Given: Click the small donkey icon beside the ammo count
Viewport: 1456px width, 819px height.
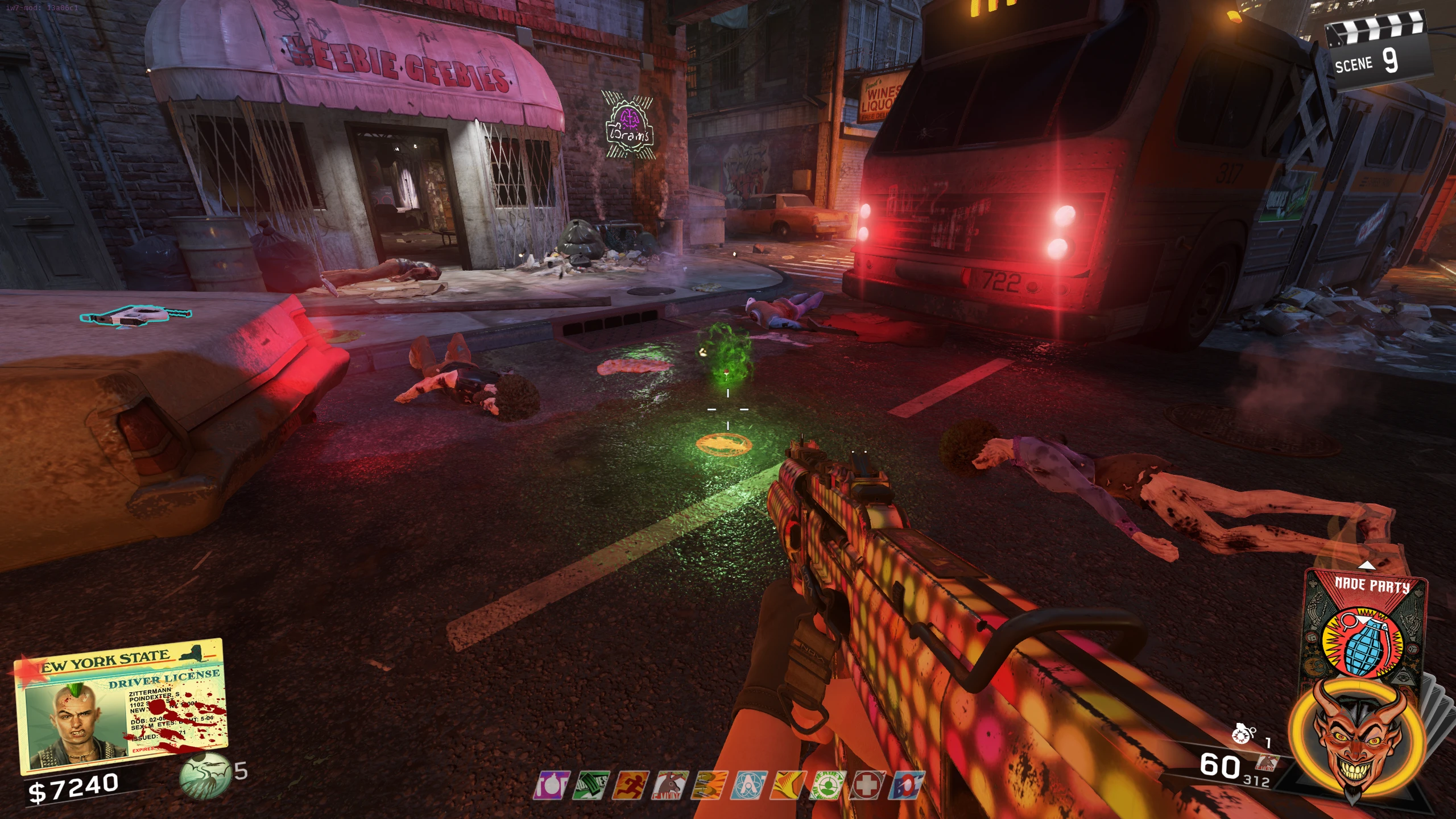Looking at the screenshot, I should click(1266, 763).
